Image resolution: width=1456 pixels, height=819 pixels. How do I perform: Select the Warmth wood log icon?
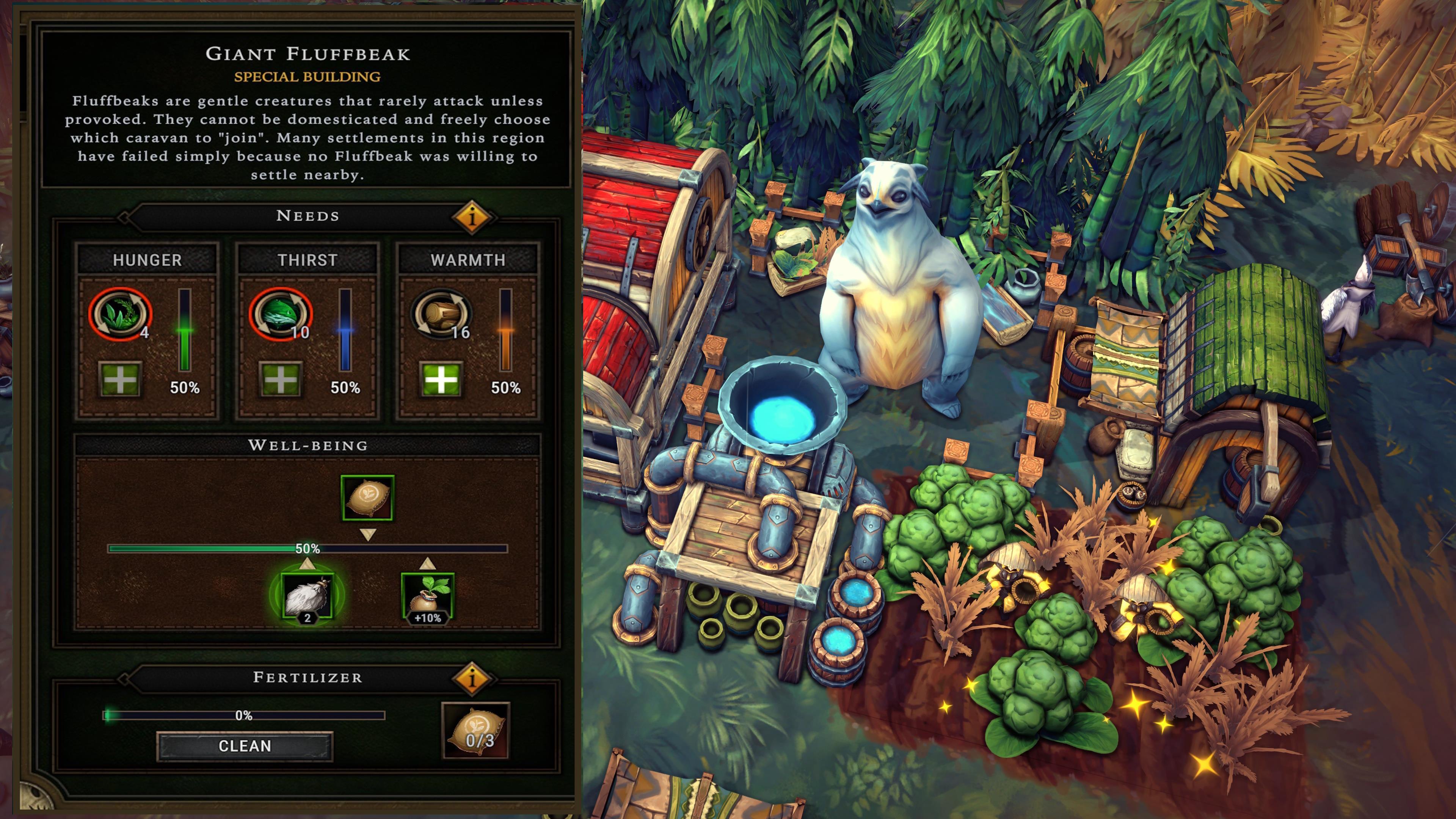coord(441,314)
